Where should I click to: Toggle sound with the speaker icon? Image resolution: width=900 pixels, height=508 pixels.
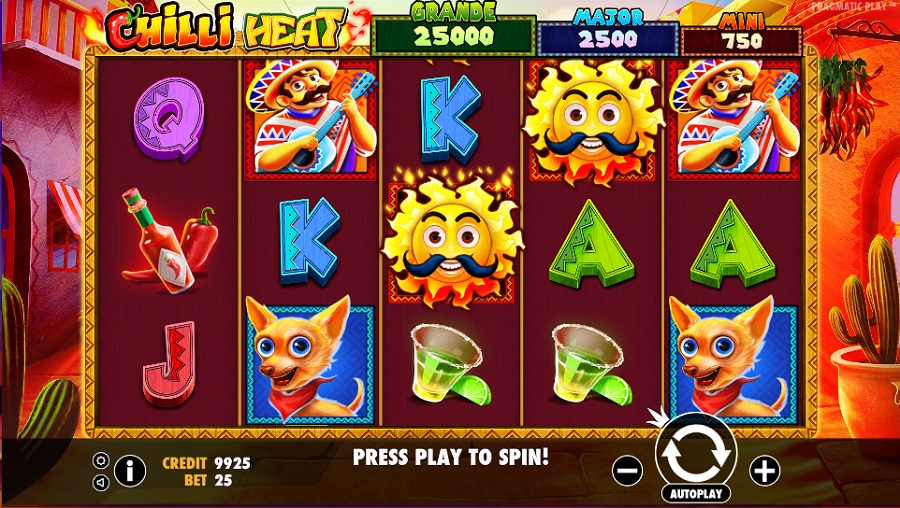[100, 482]
